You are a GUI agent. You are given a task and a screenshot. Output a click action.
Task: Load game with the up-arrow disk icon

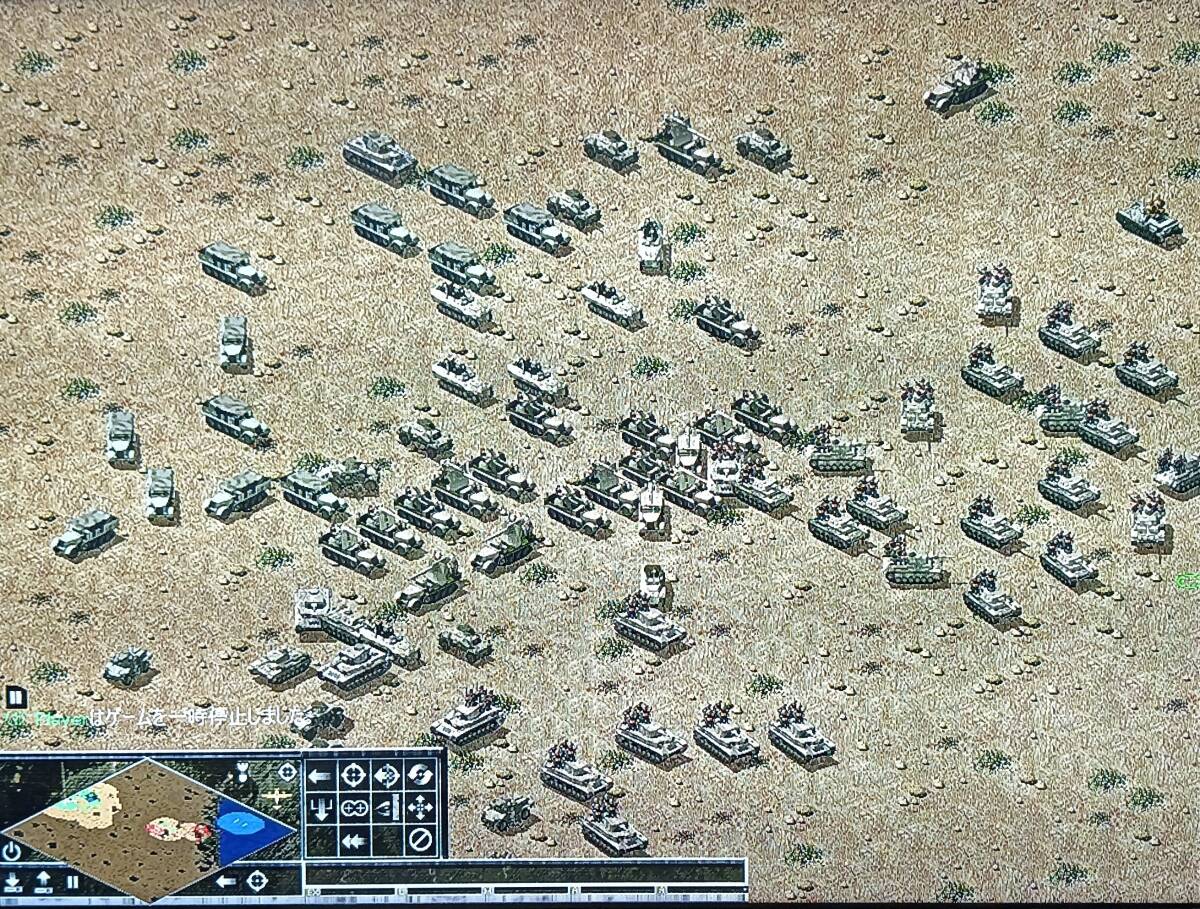[x=44, y=882]
